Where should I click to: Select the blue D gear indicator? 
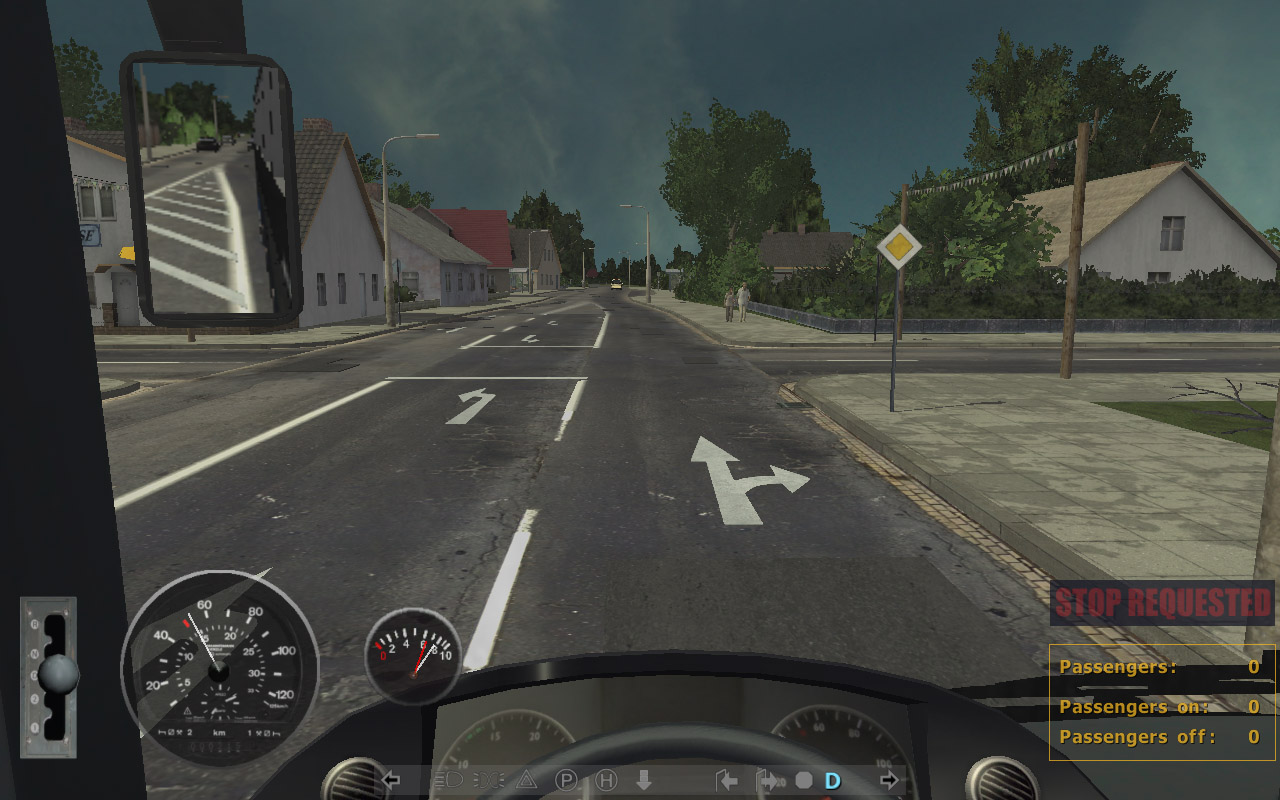pyautogui.click(x=832, y=780)
